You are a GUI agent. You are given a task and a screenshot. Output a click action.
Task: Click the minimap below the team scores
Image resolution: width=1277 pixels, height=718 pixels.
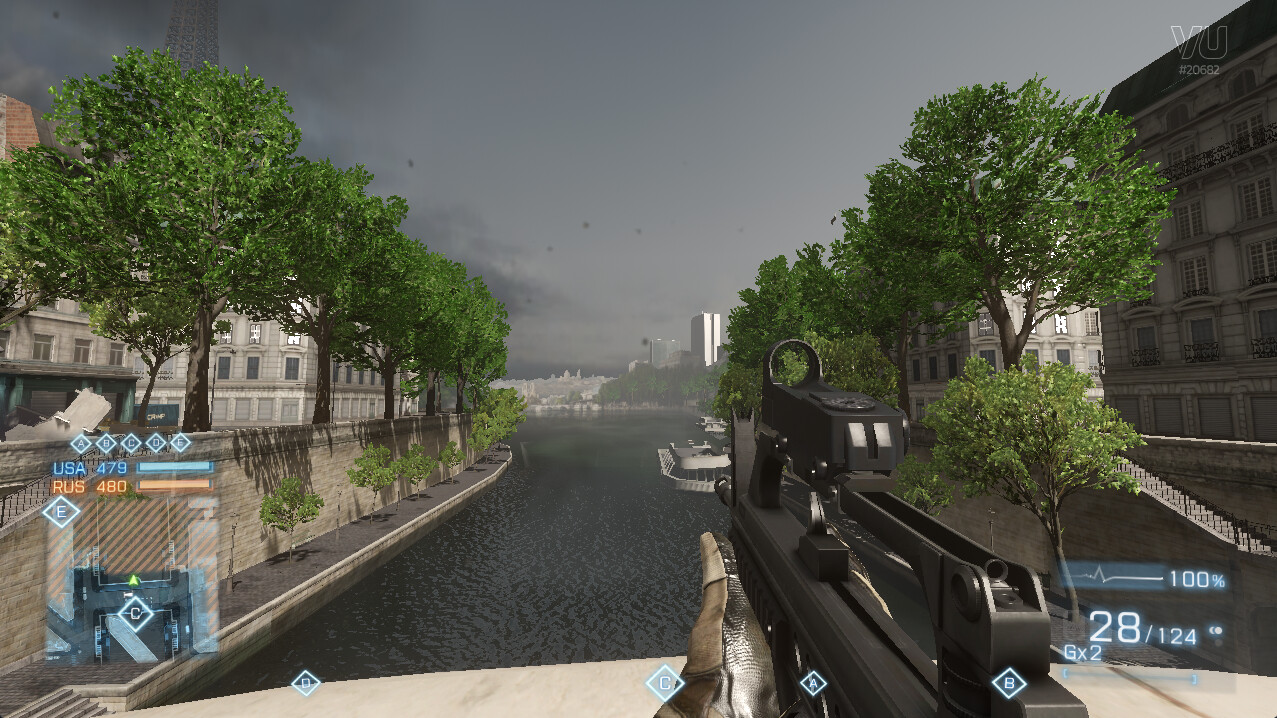click(x=132, y=578)
